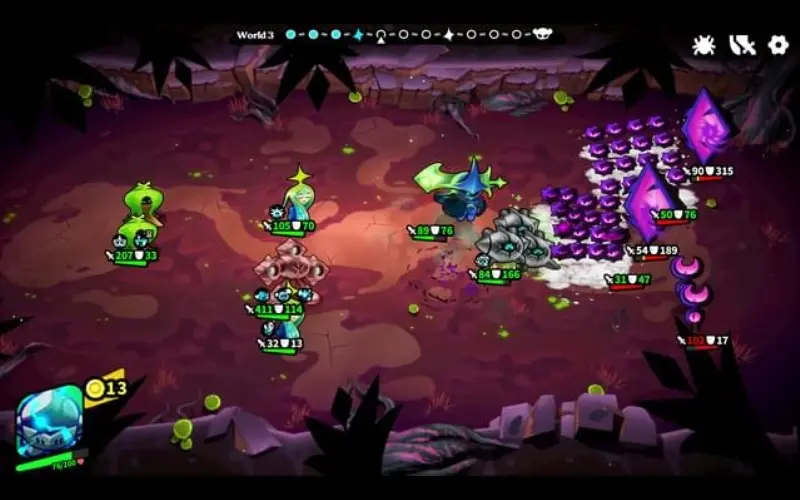Image resolution: width=800 pixels, height=500 pixels.
Task: Click the skull boss node on the world track
Action: tap(543, 35)
